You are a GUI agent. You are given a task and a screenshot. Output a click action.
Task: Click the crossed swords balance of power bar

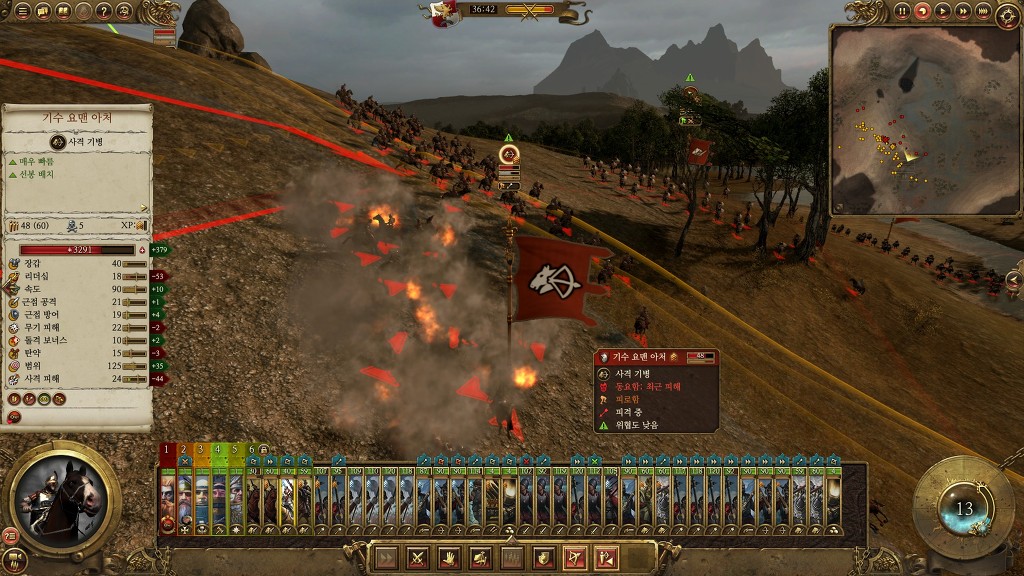tap(530, 10)
